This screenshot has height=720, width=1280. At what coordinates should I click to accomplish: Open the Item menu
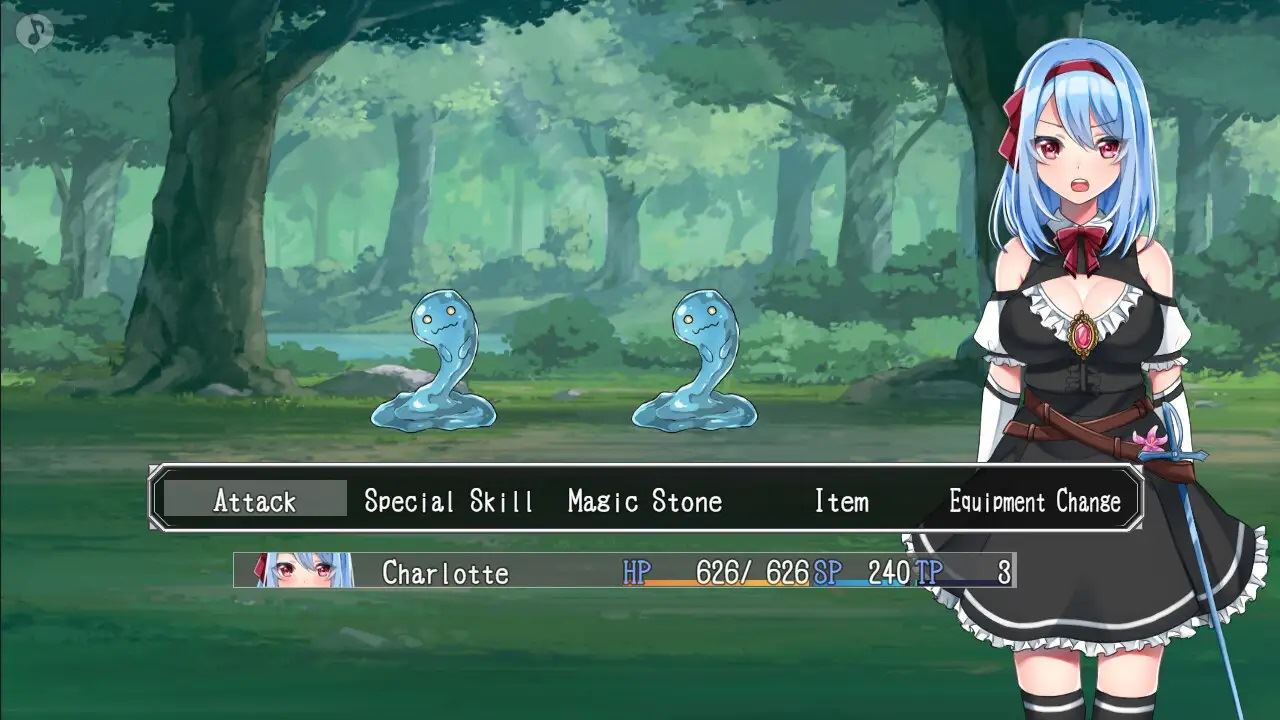click(x=841, y=500)
